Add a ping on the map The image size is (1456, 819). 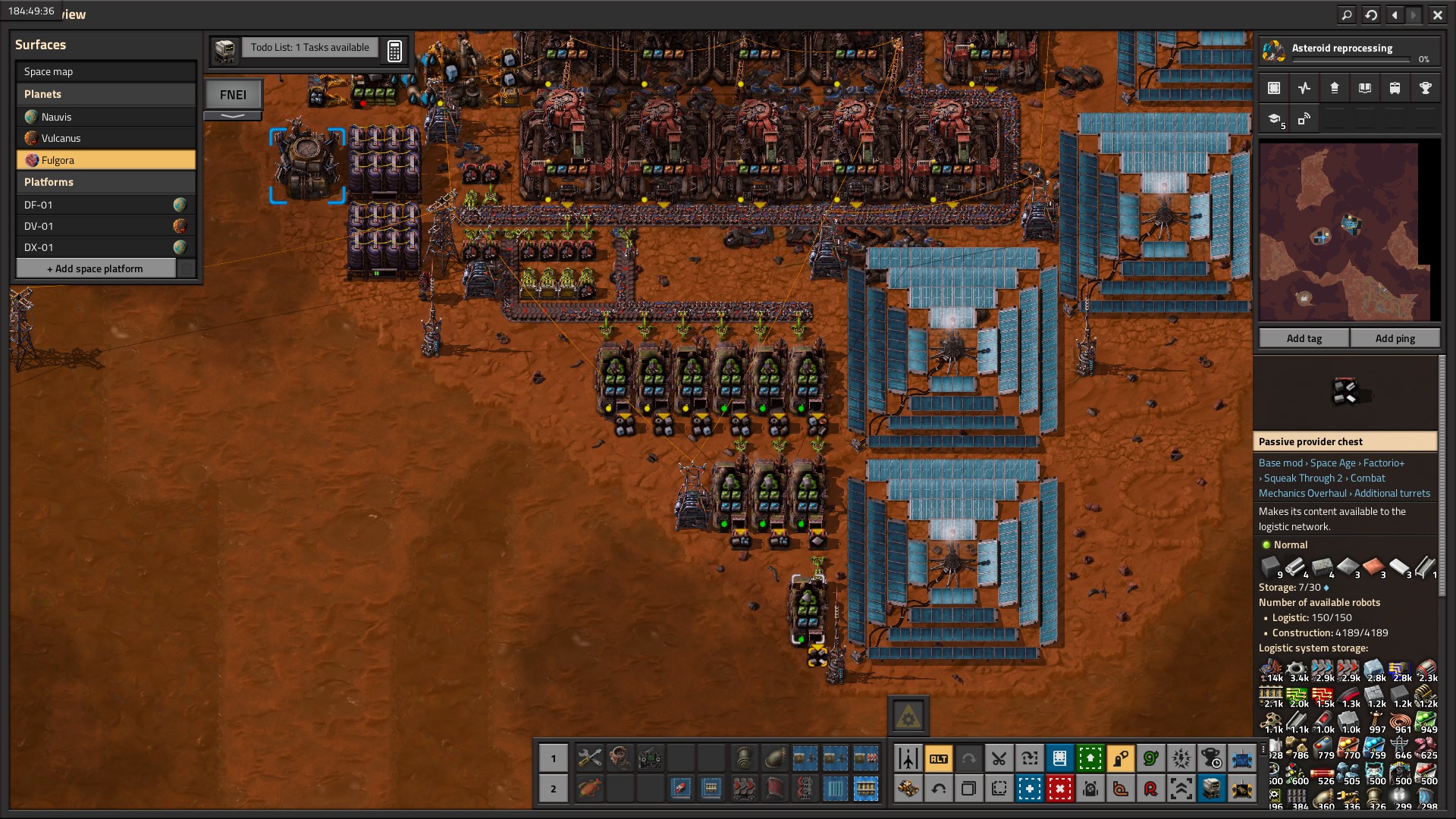pos(1395,338)
